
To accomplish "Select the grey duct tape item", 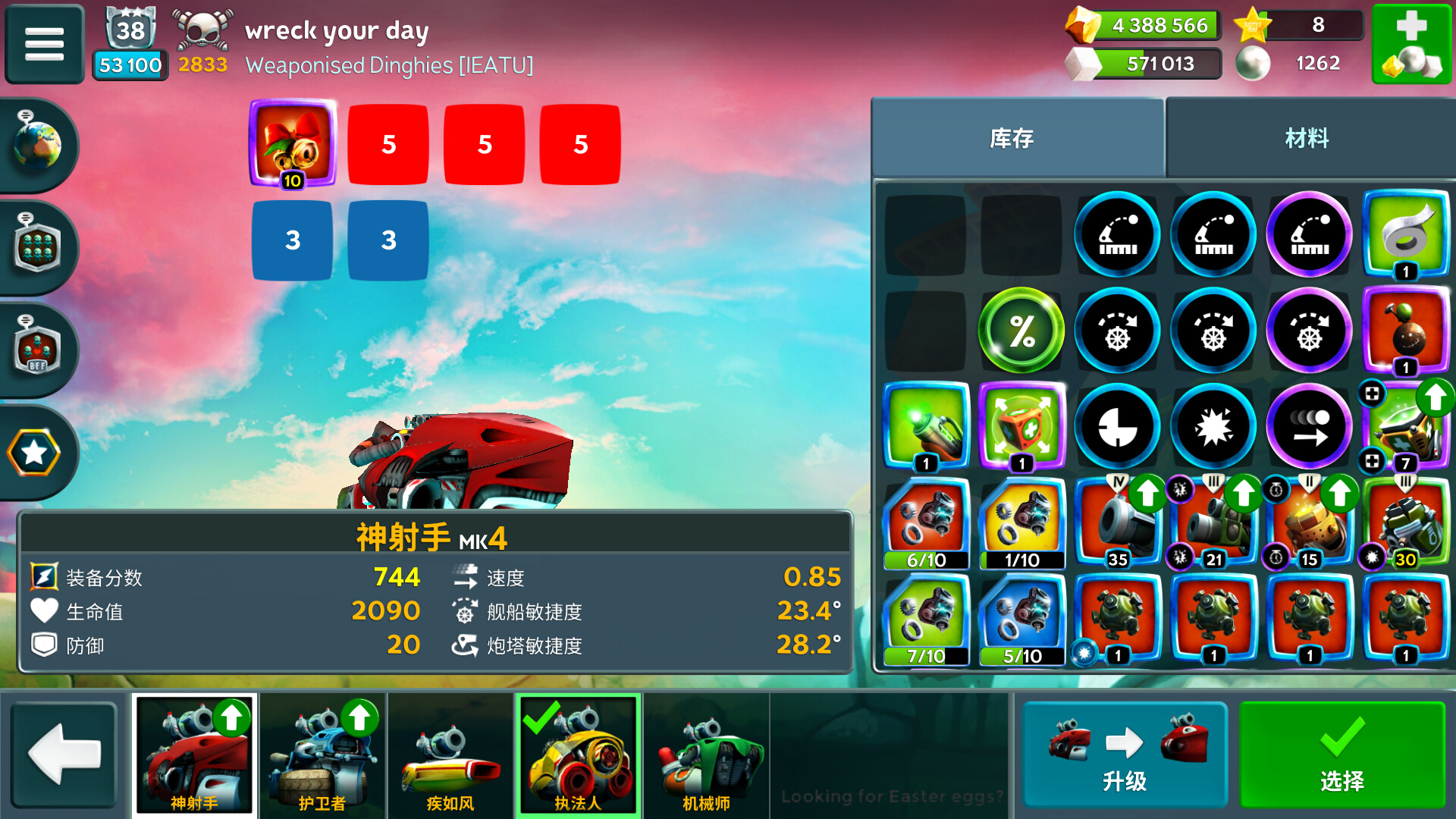I will tap(1405, 234).
